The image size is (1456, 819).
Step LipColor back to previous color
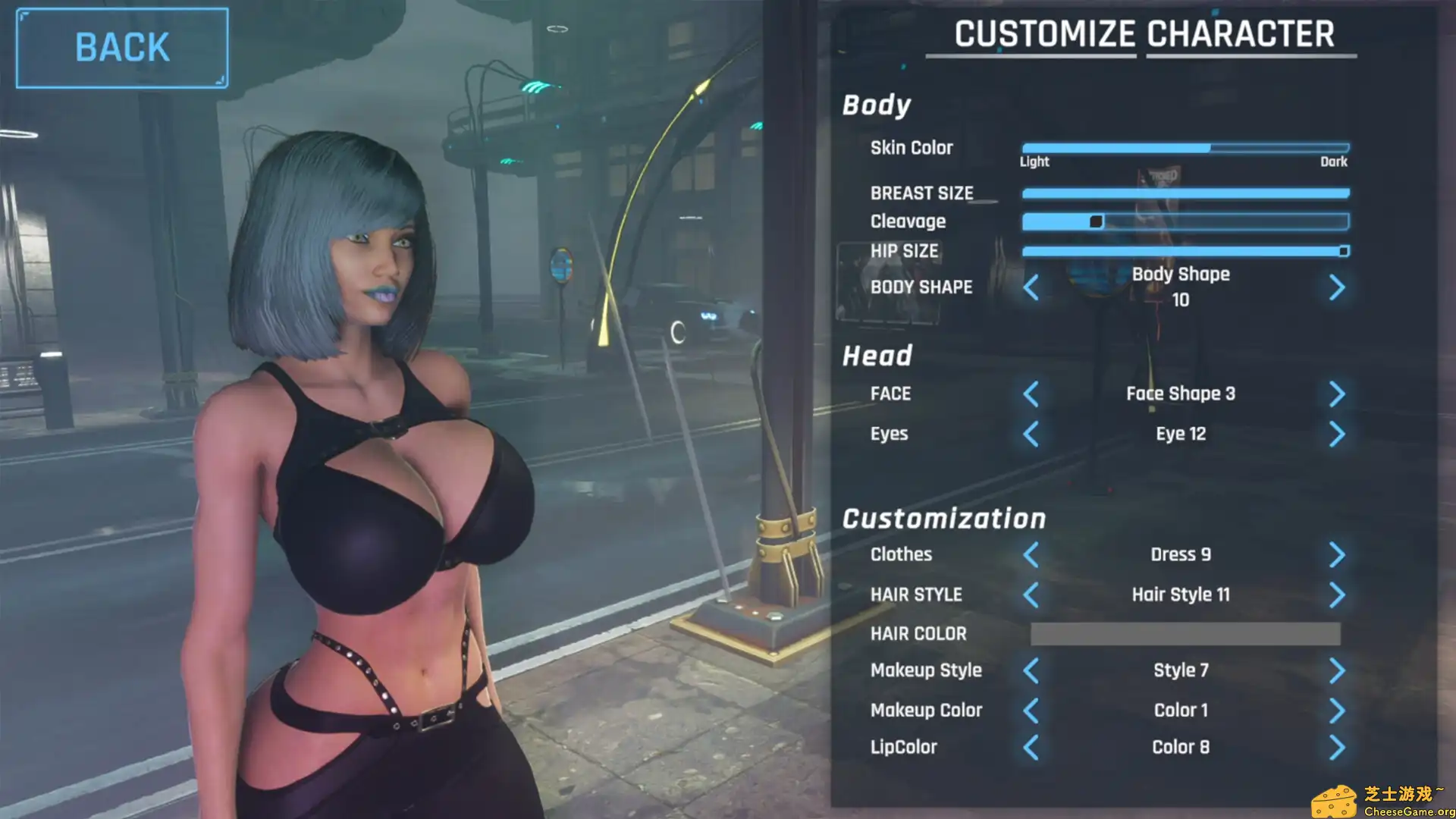(x=1031, y=747)
